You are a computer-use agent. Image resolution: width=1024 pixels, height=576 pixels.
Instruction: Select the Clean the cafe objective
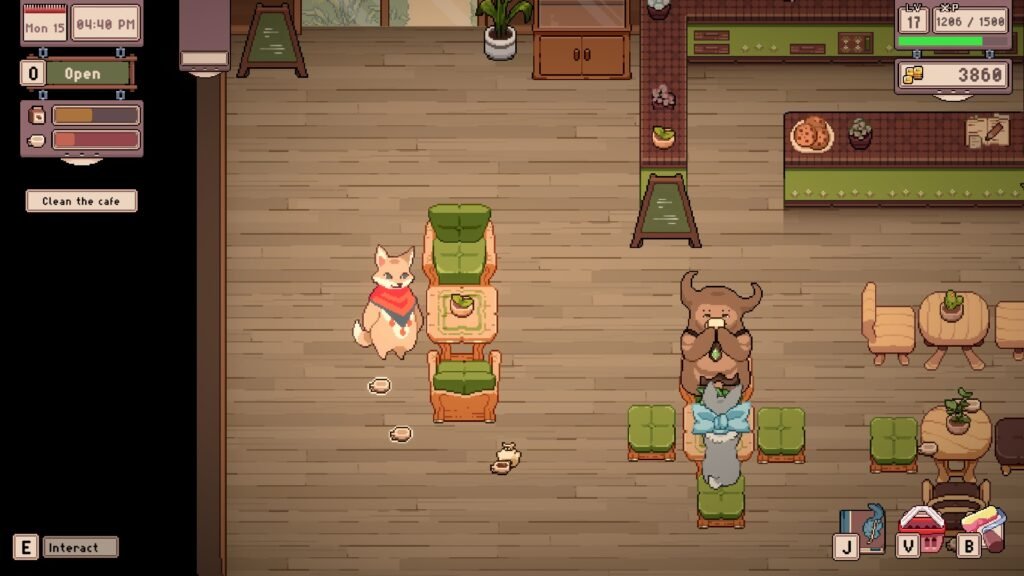81,201
